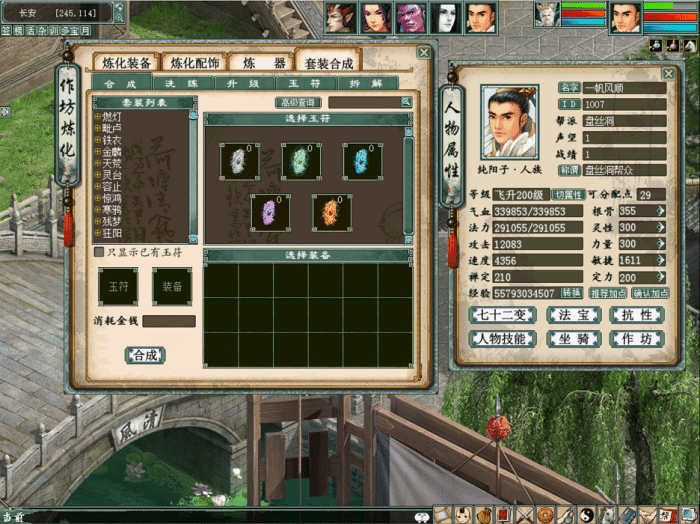Choose the purple jade talisman
This screenshot has width=700, height=524.
pos(269,212)
